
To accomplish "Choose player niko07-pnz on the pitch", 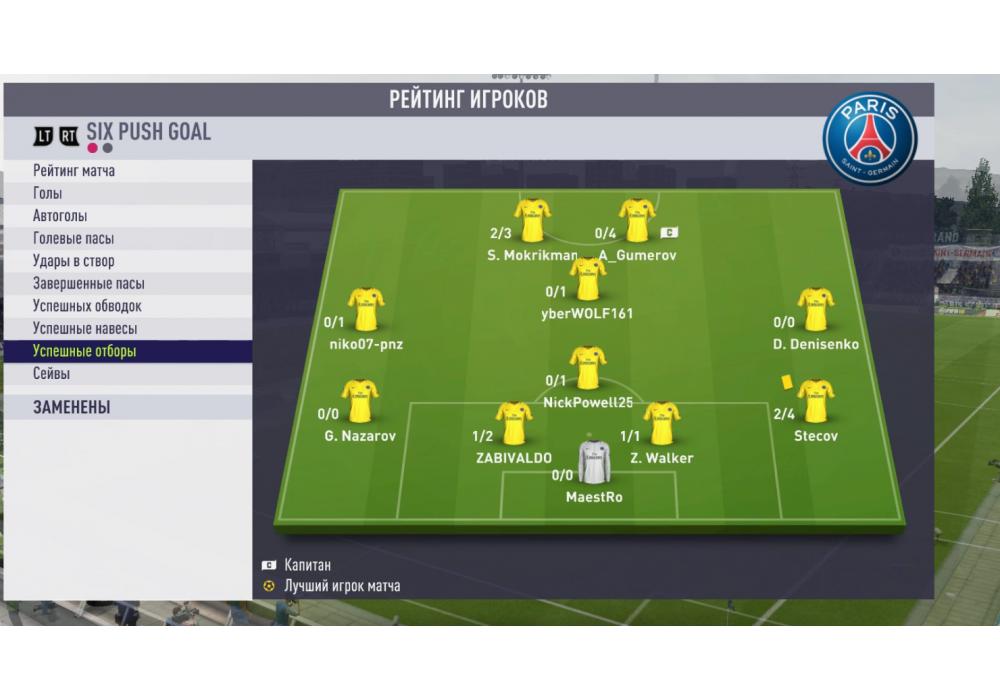I will [x=365, y=310].
